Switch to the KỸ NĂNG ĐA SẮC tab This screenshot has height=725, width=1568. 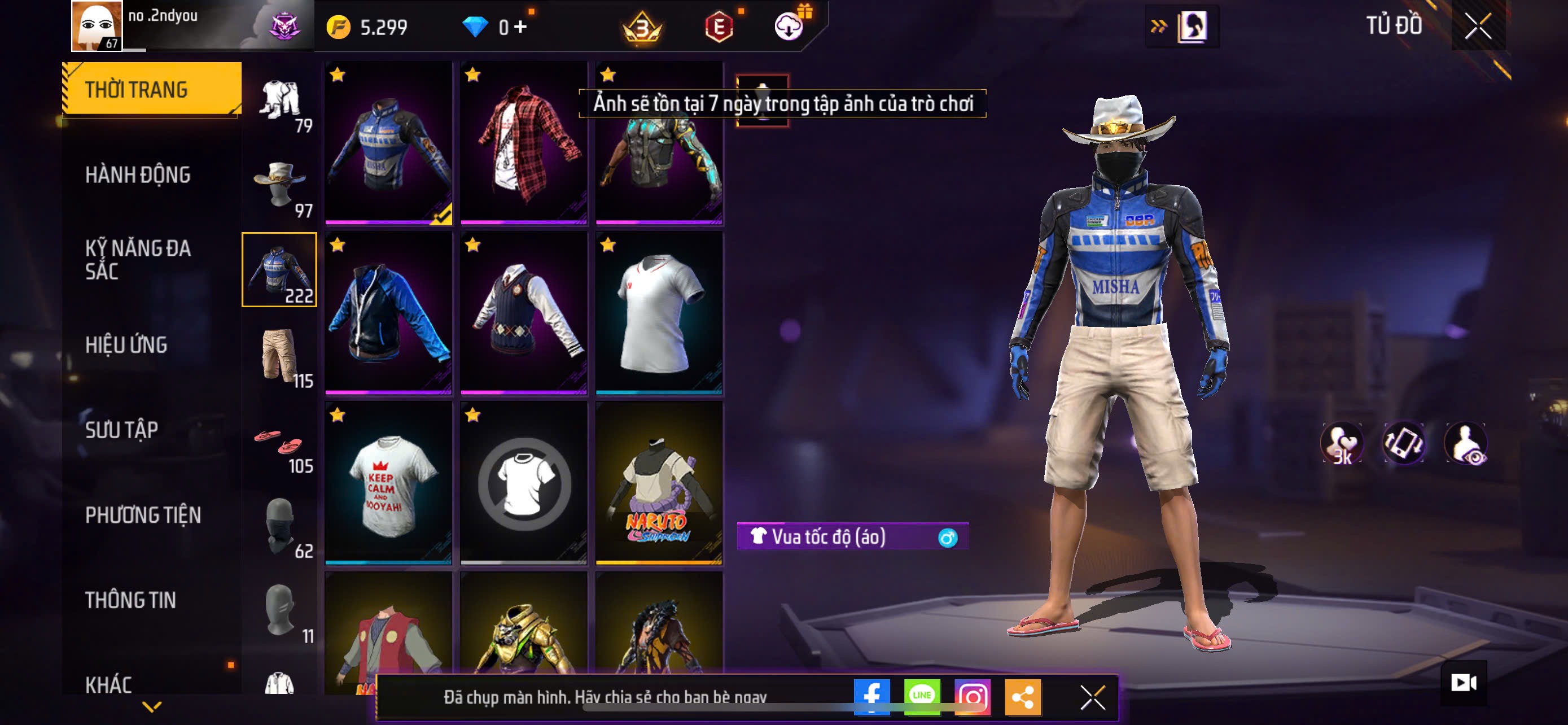tap(138, 259)
